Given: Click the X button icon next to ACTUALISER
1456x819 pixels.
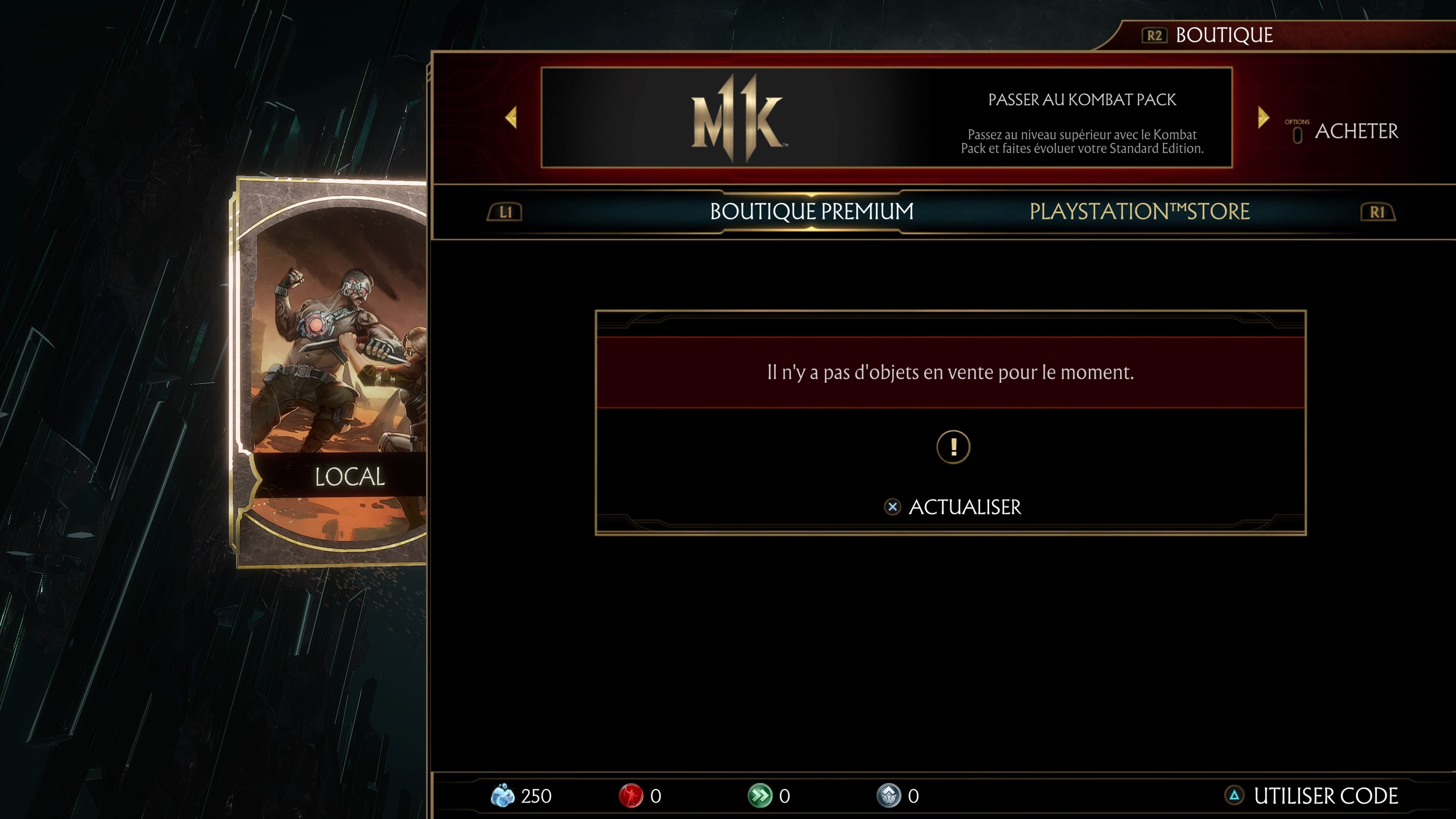Looking at the screenshot, I should [x=893, y=507].
